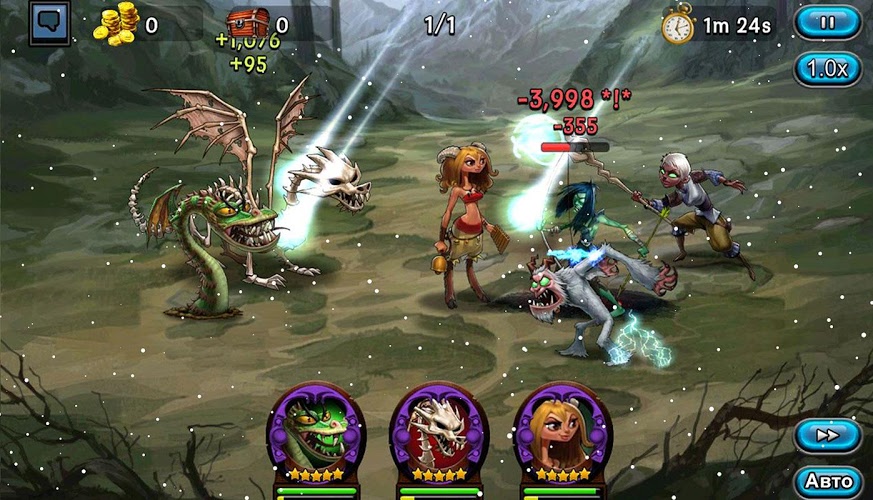This screenshot has width=873, height=500.
Task: Select the blonde woman hero portrait
Action: 561,430
